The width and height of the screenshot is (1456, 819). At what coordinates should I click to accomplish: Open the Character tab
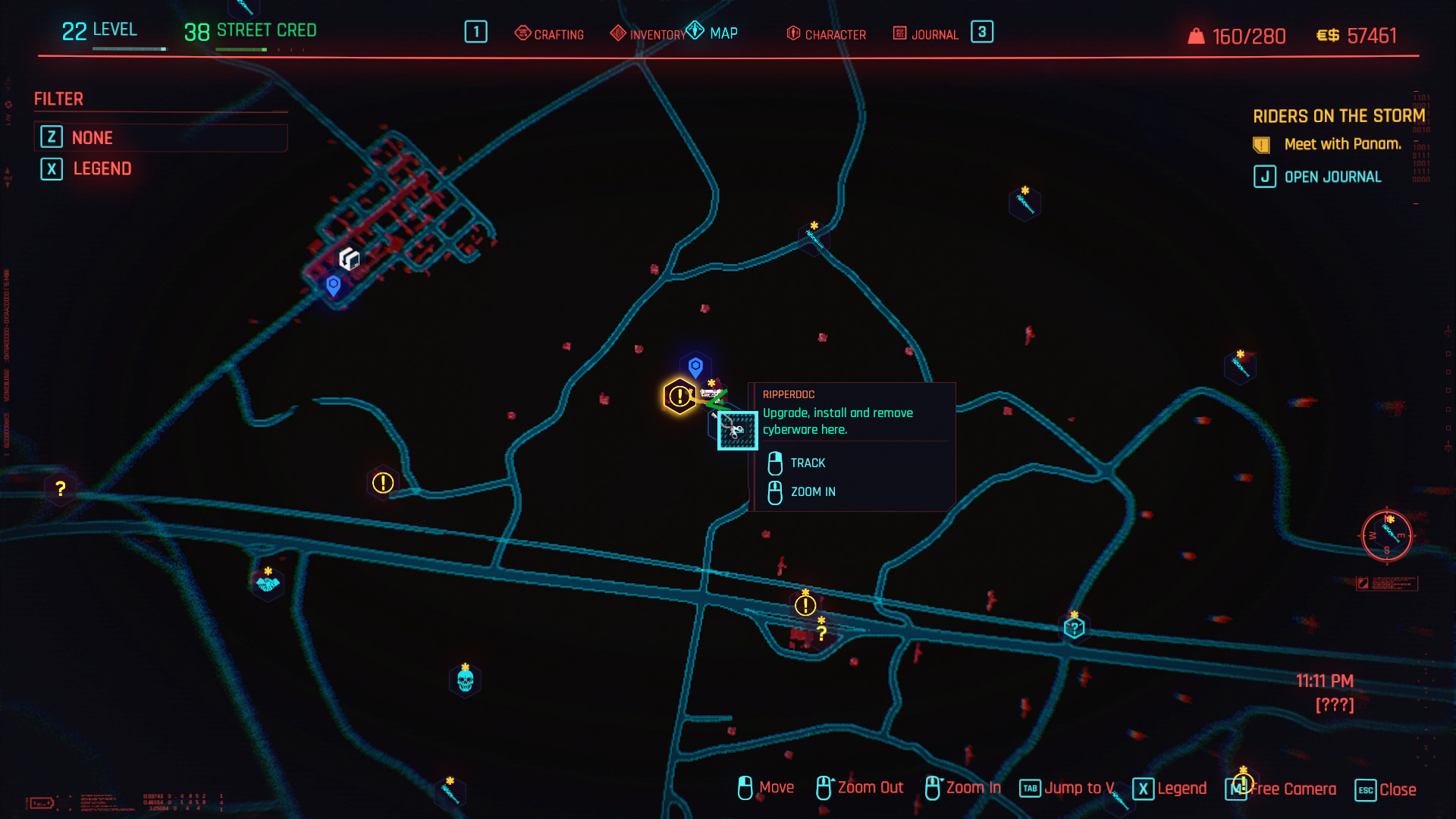pos(827,34)
